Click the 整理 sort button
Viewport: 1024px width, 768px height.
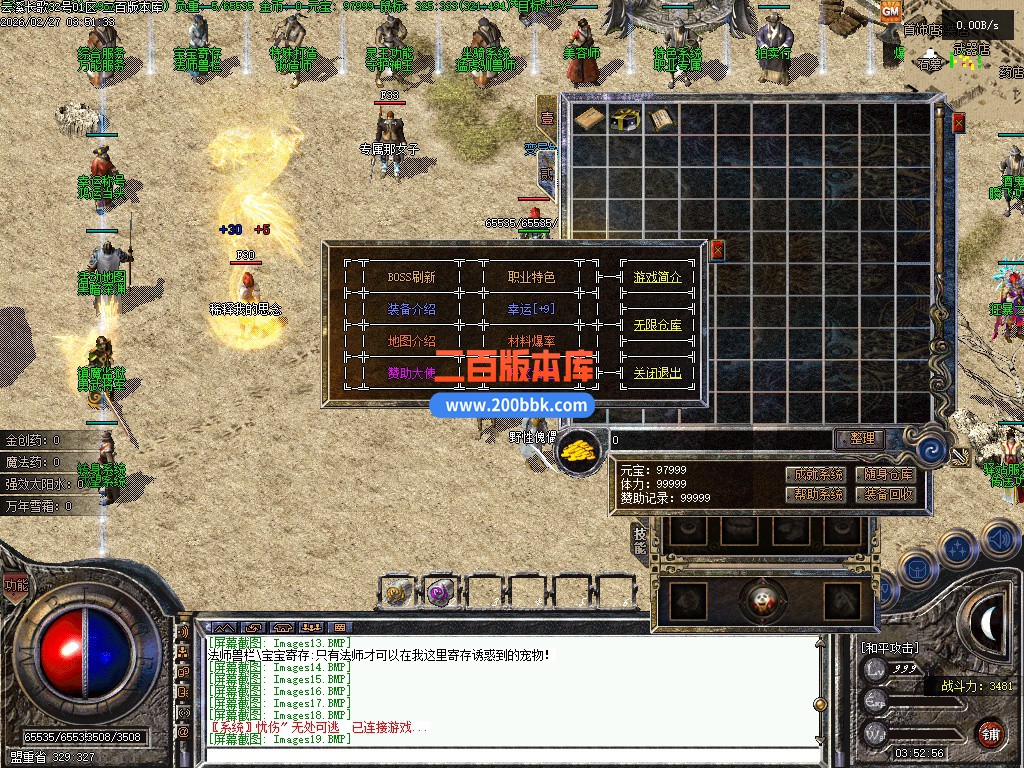861,438
